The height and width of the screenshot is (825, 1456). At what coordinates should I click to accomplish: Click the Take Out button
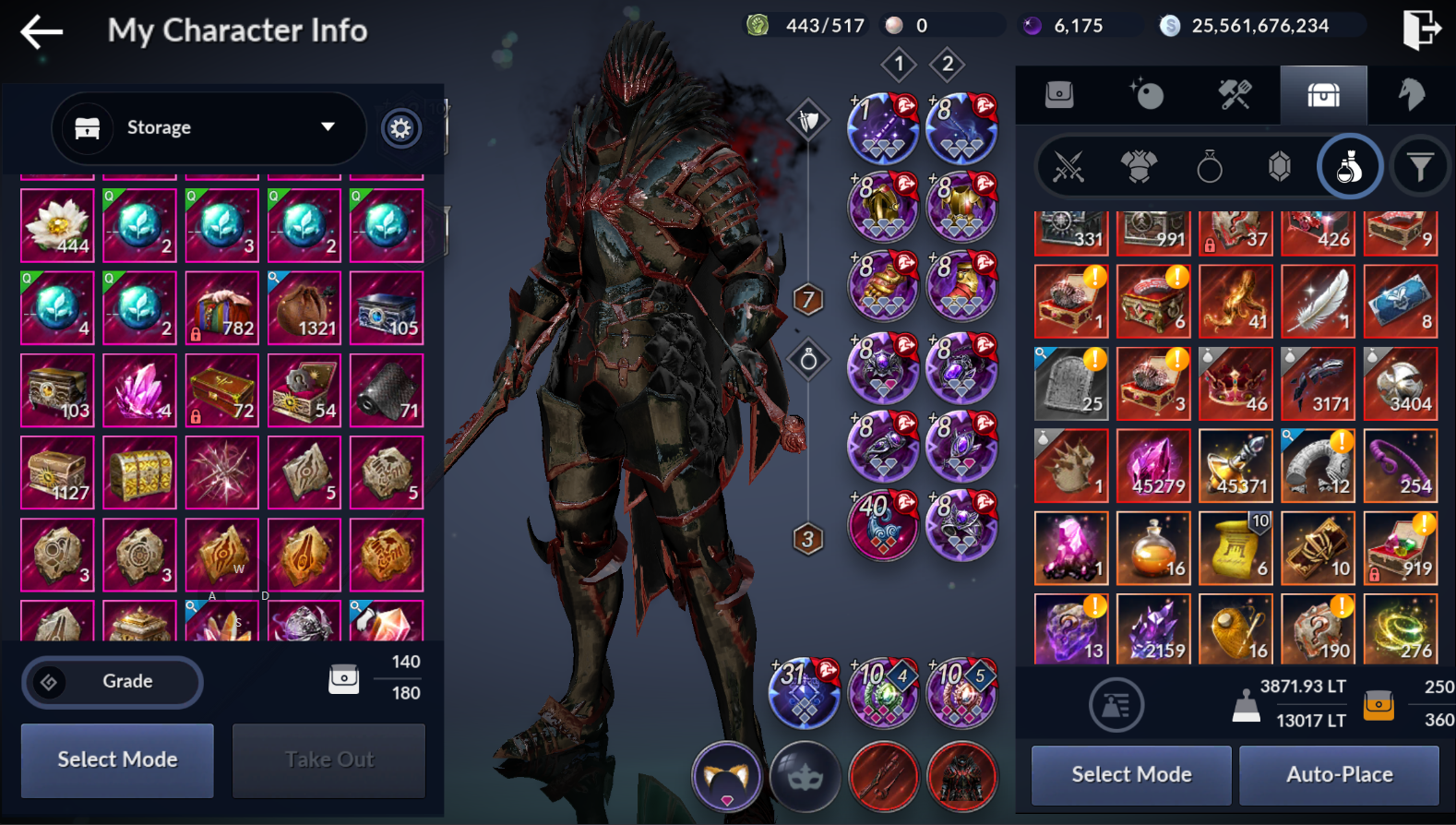click(x=328, y=759)
